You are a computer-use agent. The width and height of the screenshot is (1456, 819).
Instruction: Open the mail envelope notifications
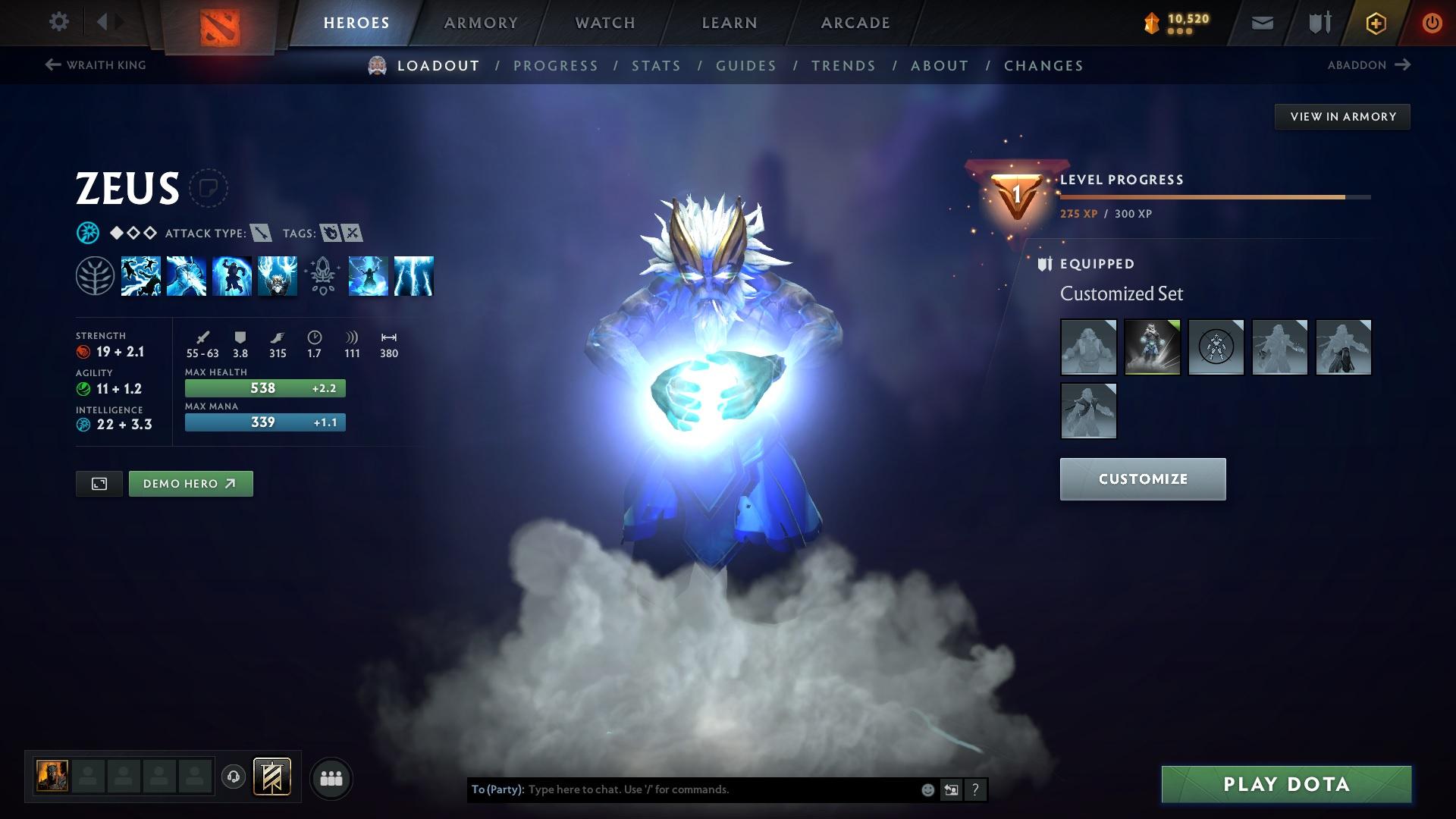1261,23
